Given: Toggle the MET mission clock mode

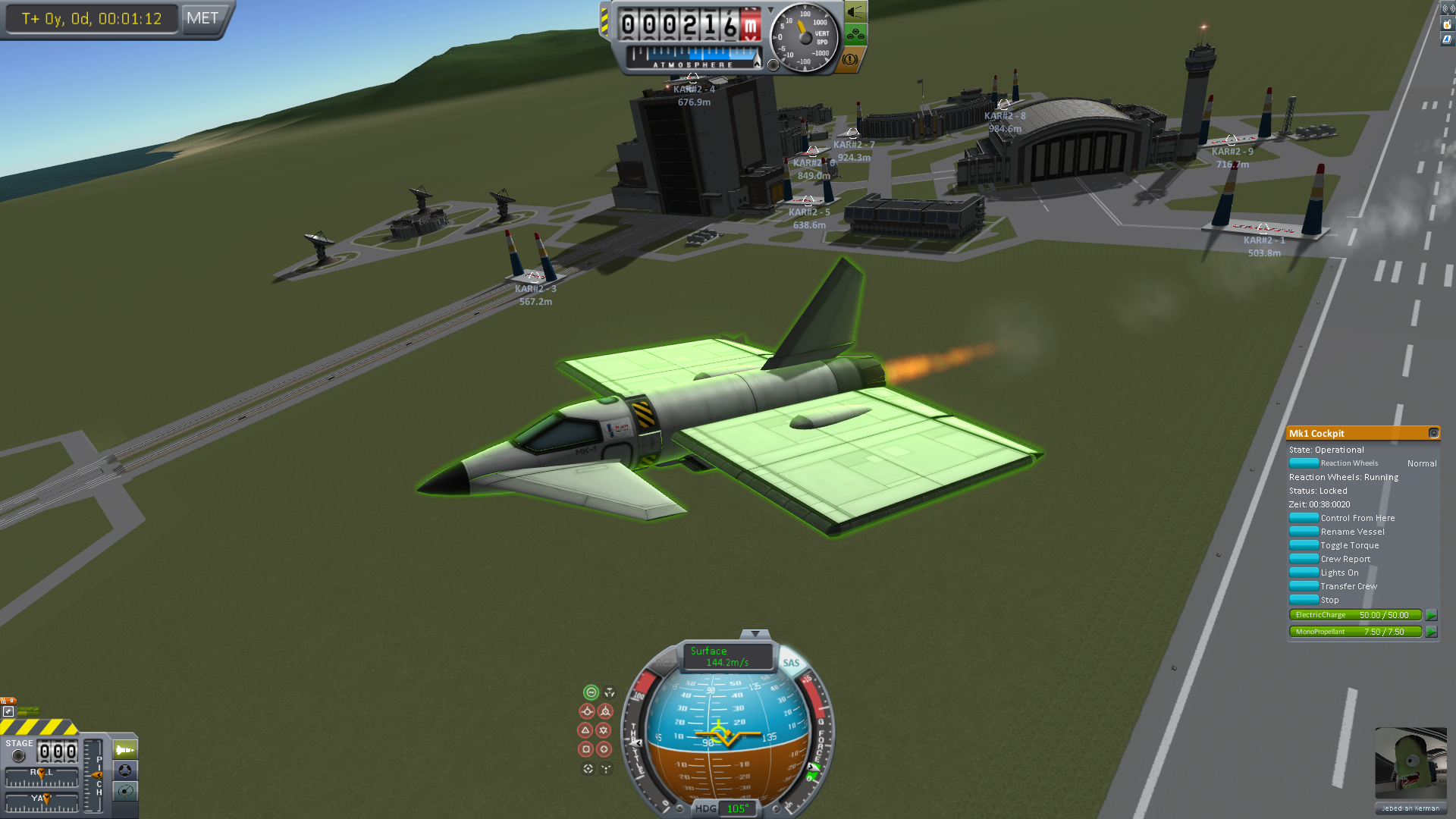Looking at the screenshot, I should [x=202, y=18].
